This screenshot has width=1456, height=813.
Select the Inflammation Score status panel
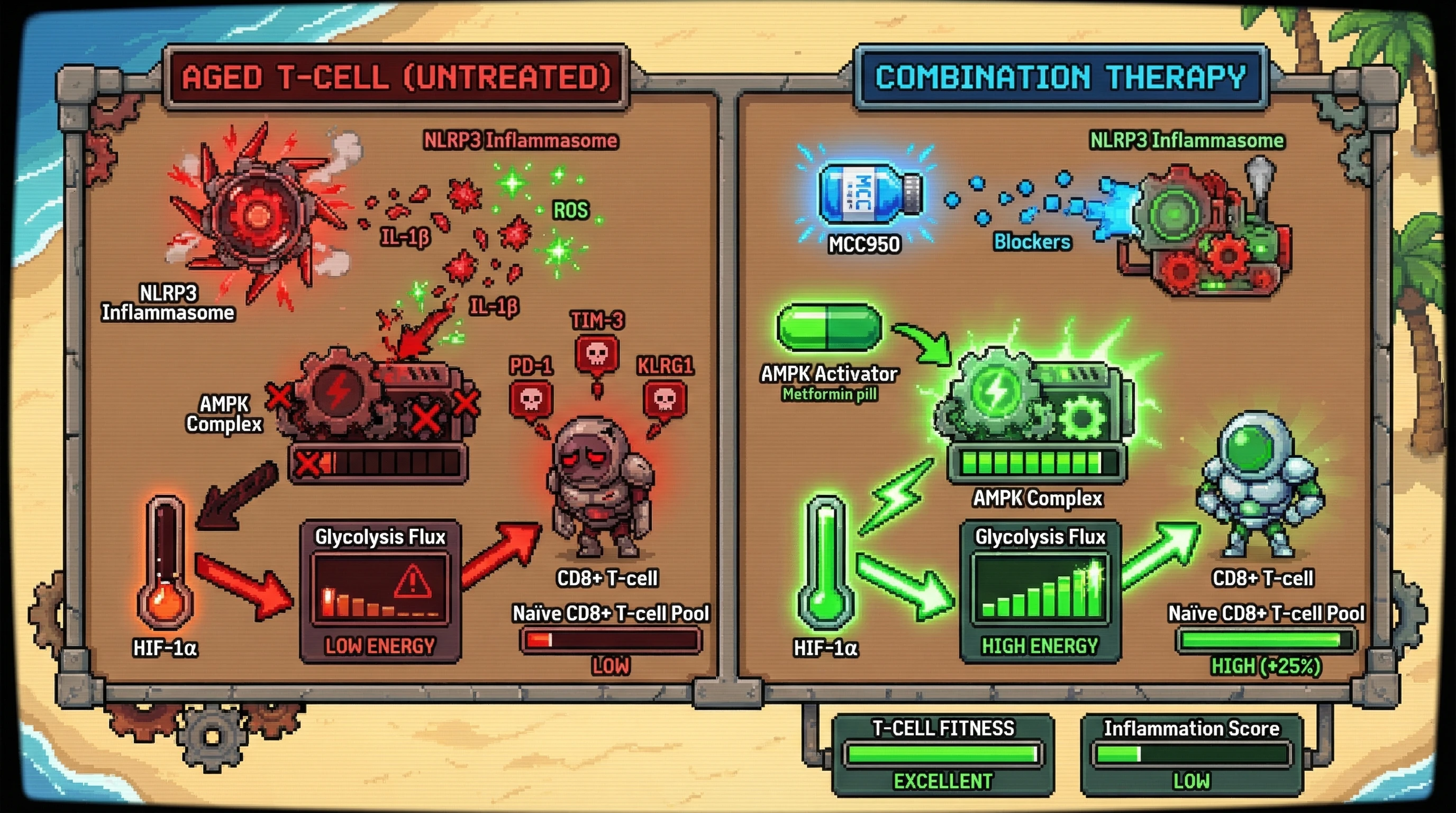click(1191, 755)
